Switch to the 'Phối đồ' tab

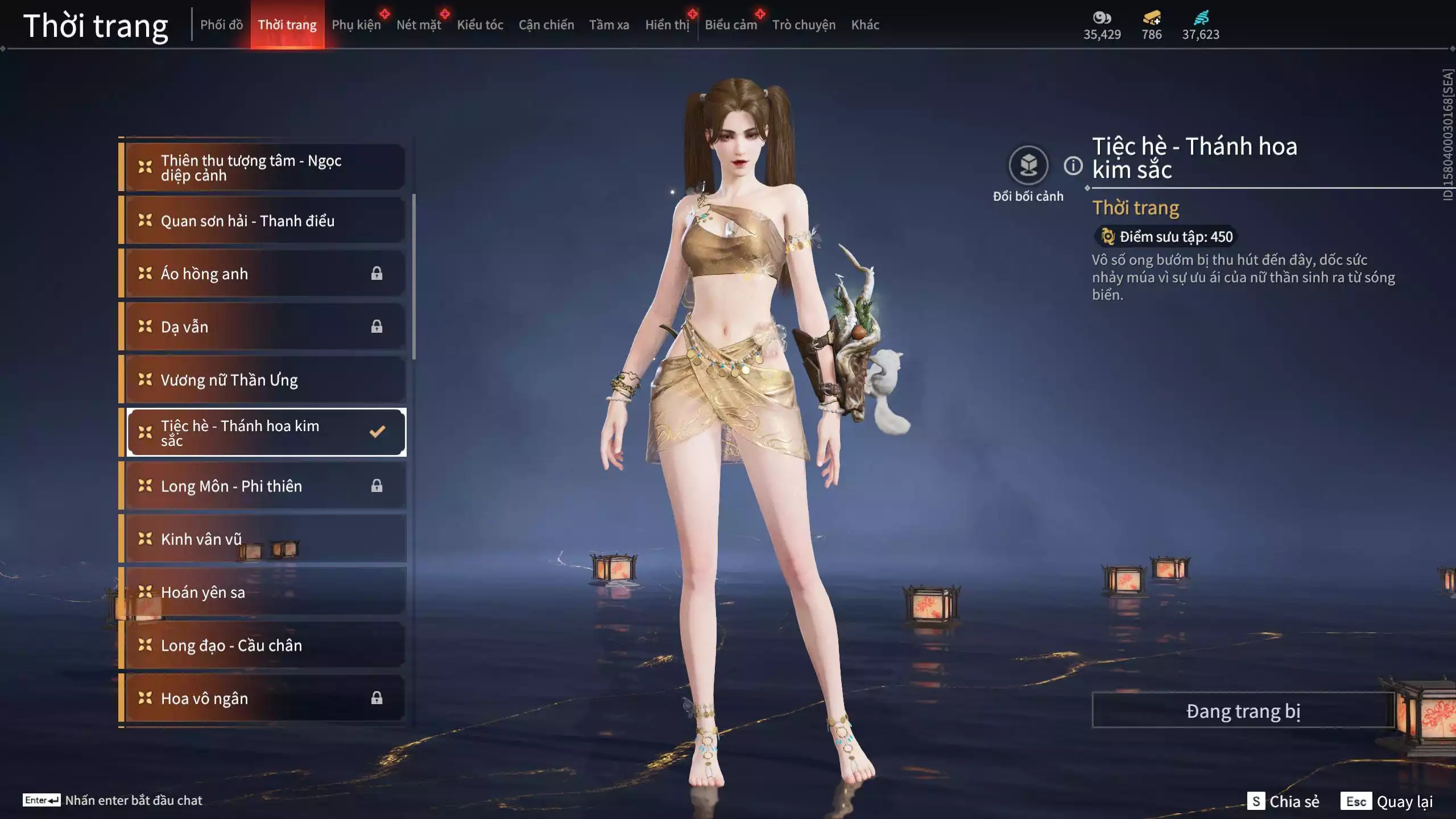point(221,24)
